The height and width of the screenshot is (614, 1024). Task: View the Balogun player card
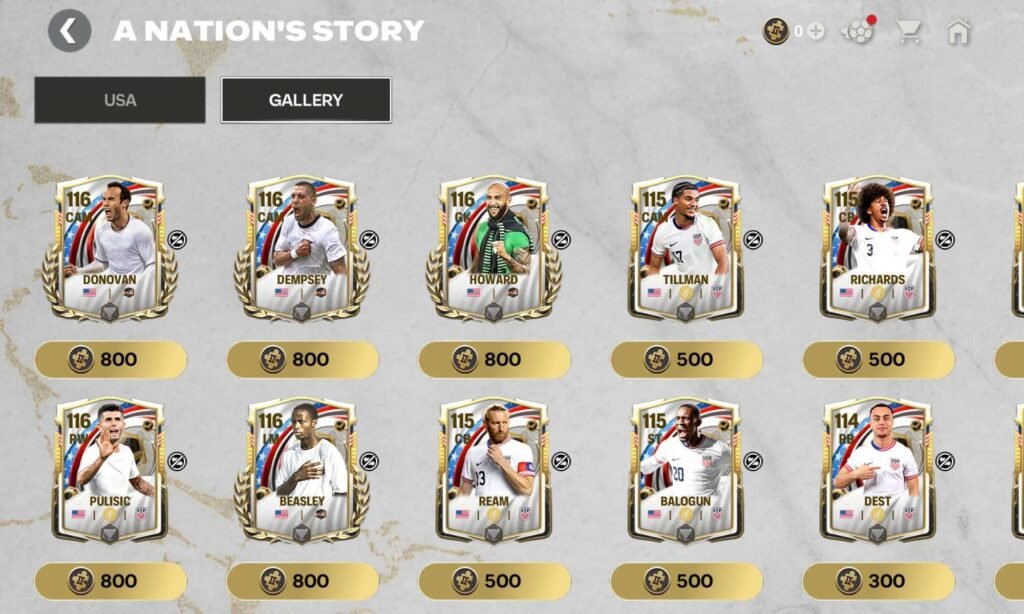pos(686,470)
